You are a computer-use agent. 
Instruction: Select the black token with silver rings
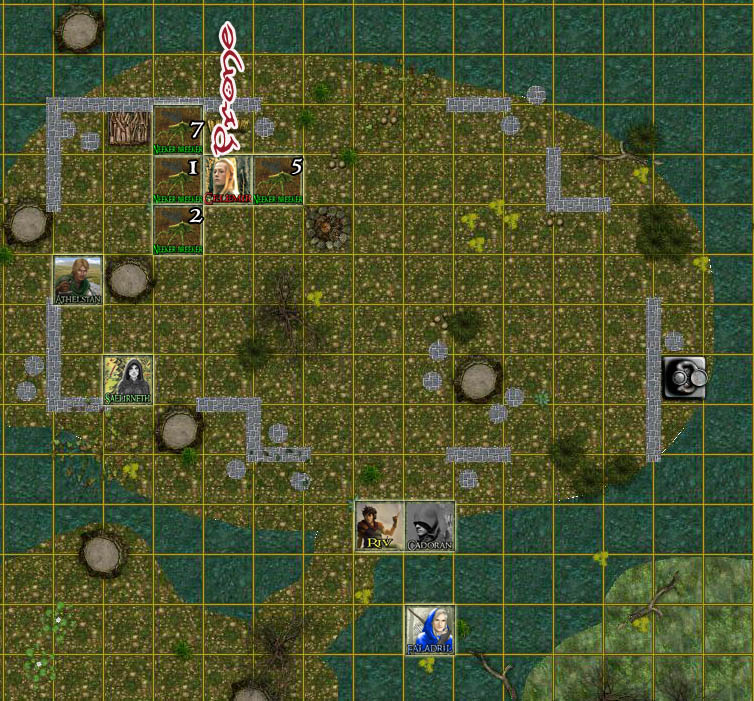point(684,378)
